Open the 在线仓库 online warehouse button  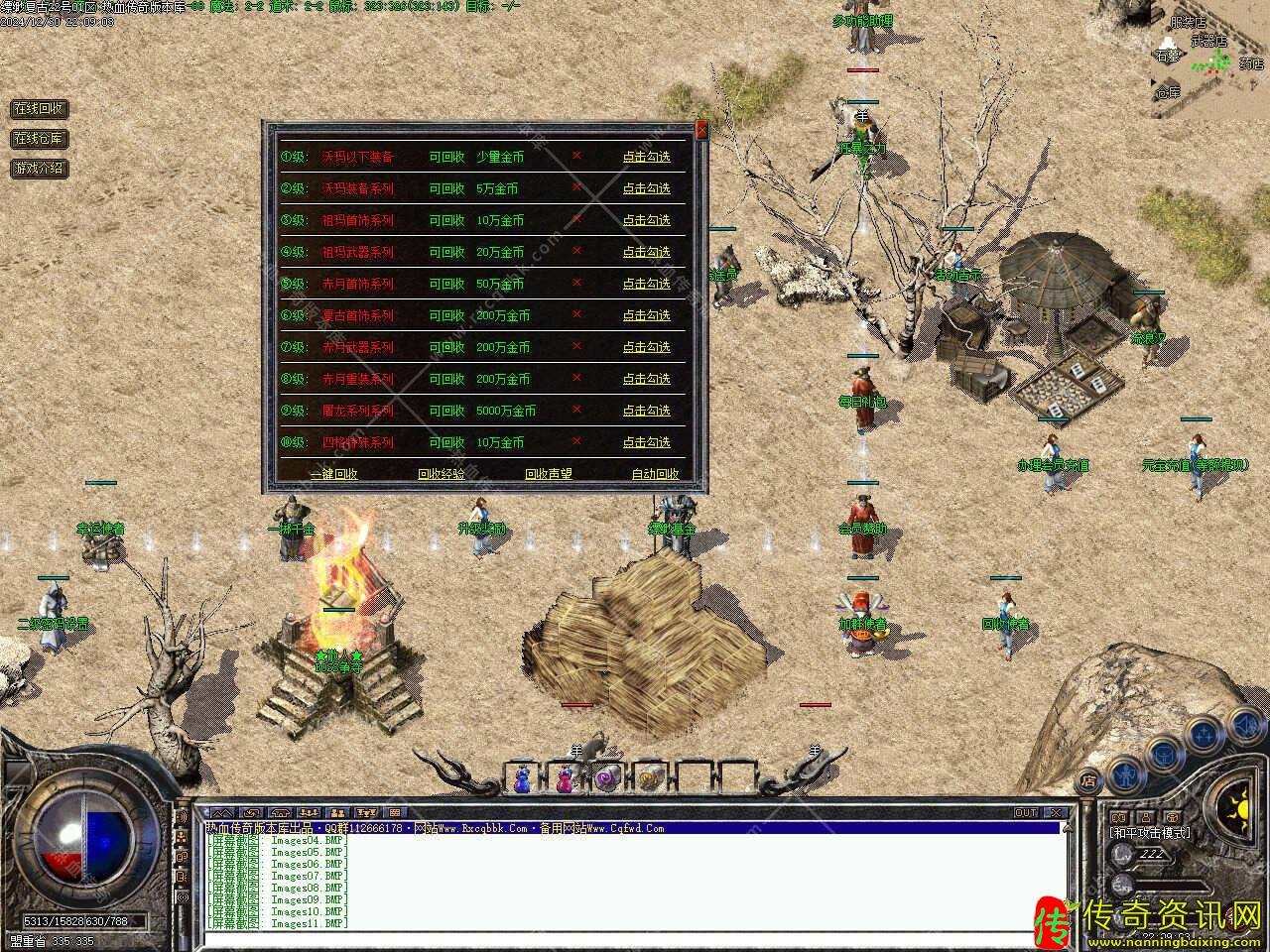point(39,138)
